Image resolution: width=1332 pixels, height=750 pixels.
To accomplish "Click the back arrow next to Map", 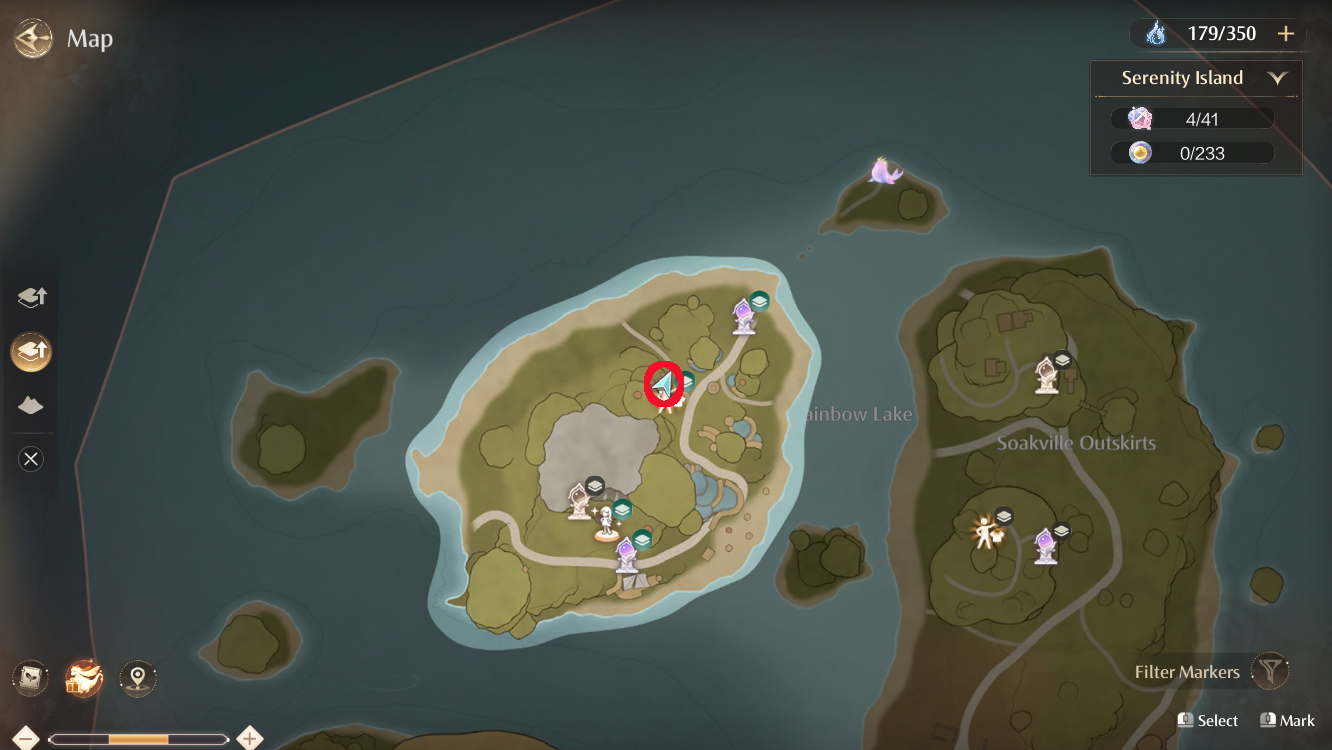I will coord(33,38).
